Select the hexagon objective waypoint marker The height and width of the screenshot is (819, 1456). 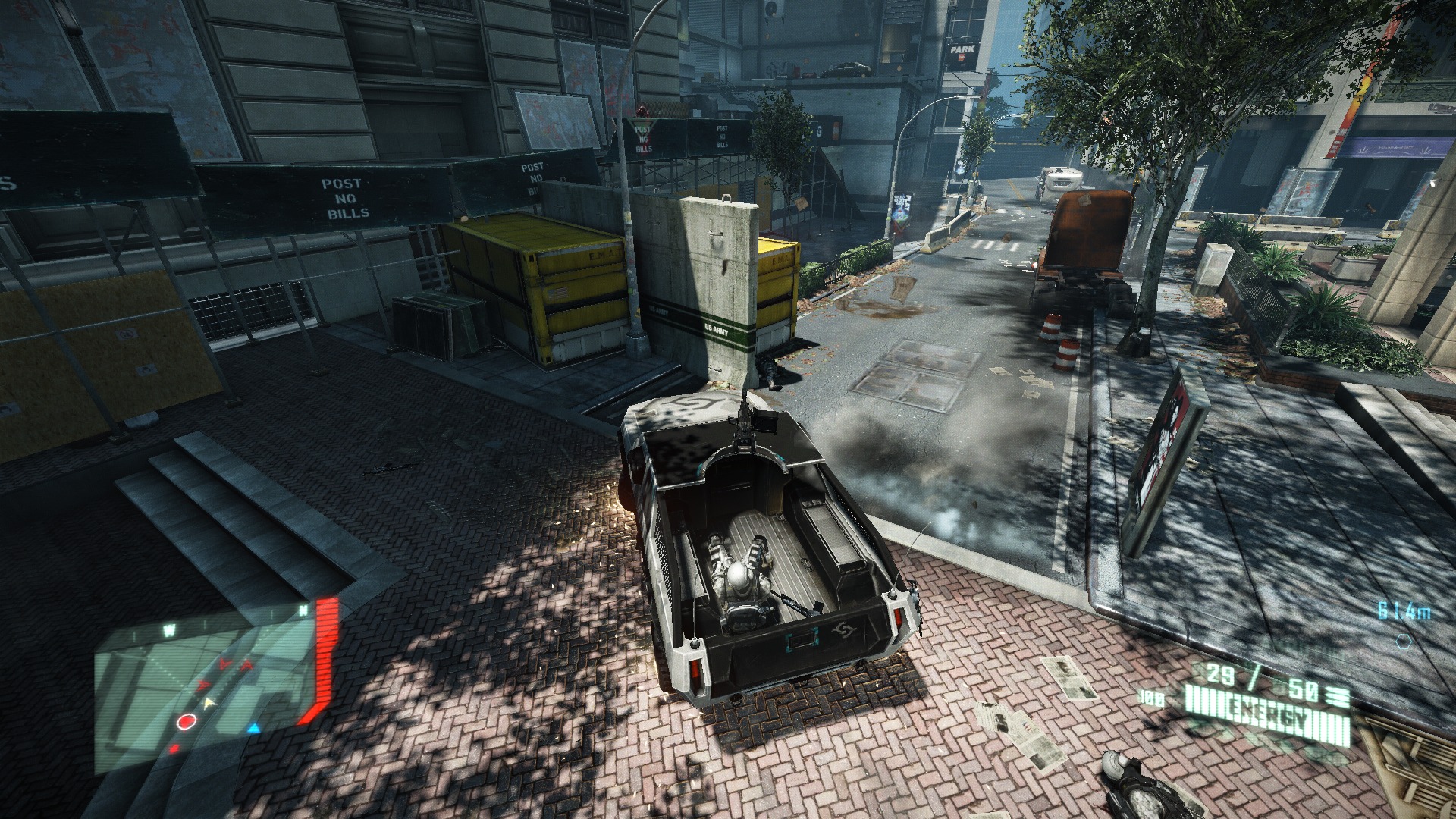(1404, 641)
